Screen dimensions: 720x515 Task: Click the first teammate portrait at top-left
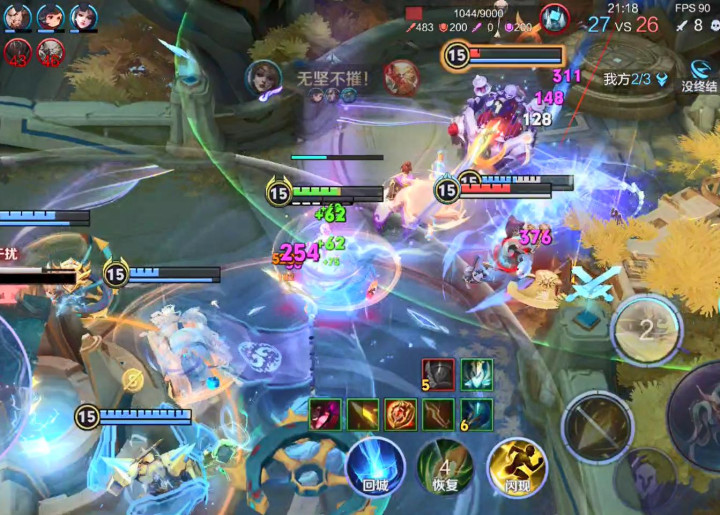click(19, 17)
